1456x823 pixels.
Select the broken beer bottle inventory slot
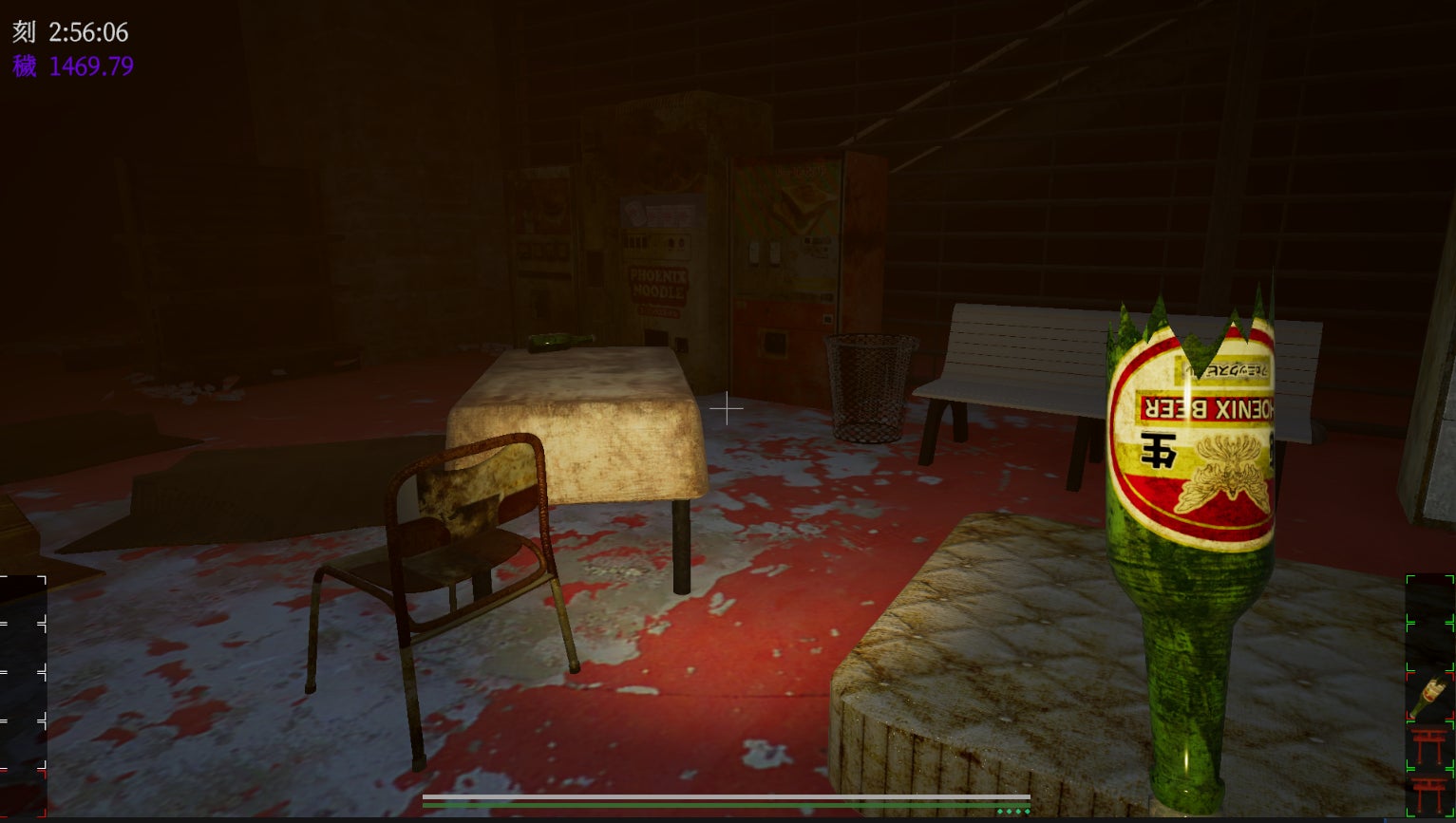tap(1429, 696)
